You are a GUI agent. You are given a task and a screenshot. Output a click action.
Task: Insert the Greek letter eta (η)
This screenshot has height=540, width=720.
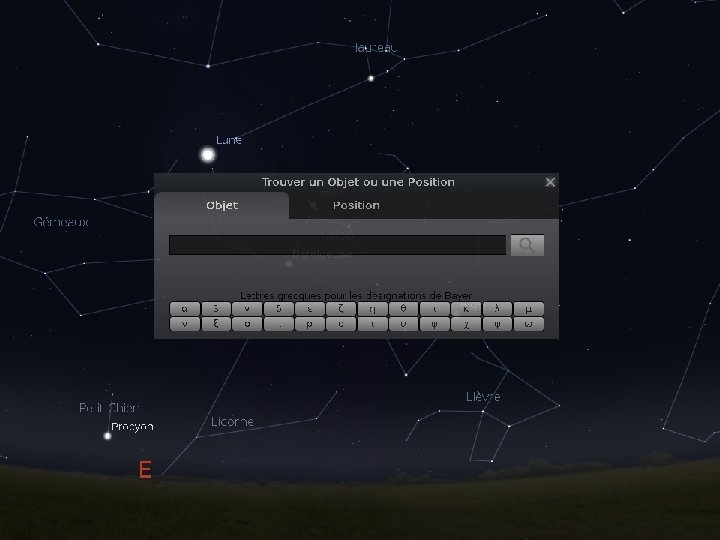372,308
